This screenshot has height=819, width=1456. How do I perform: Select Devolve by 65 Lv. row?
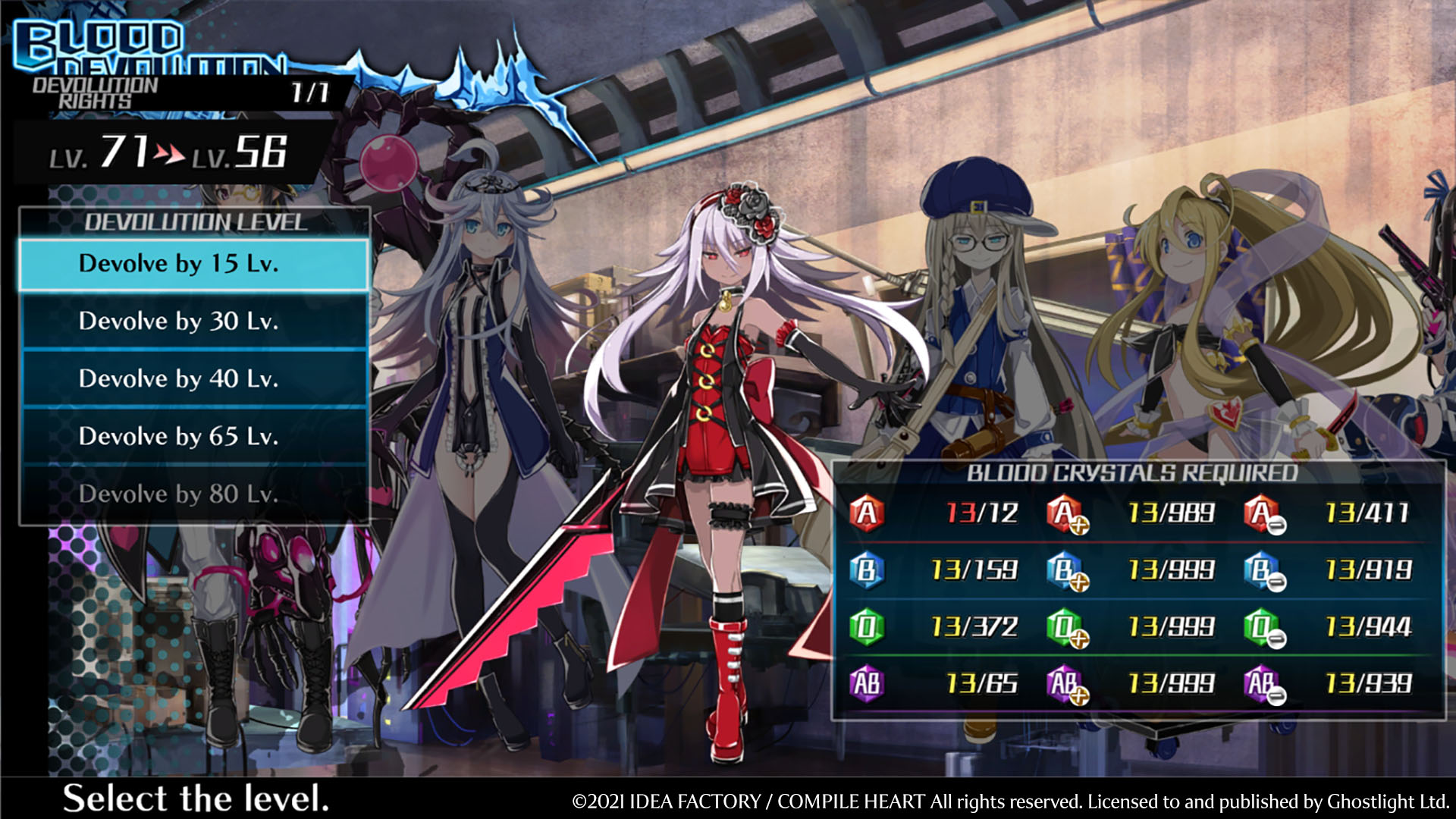point(194,437)
